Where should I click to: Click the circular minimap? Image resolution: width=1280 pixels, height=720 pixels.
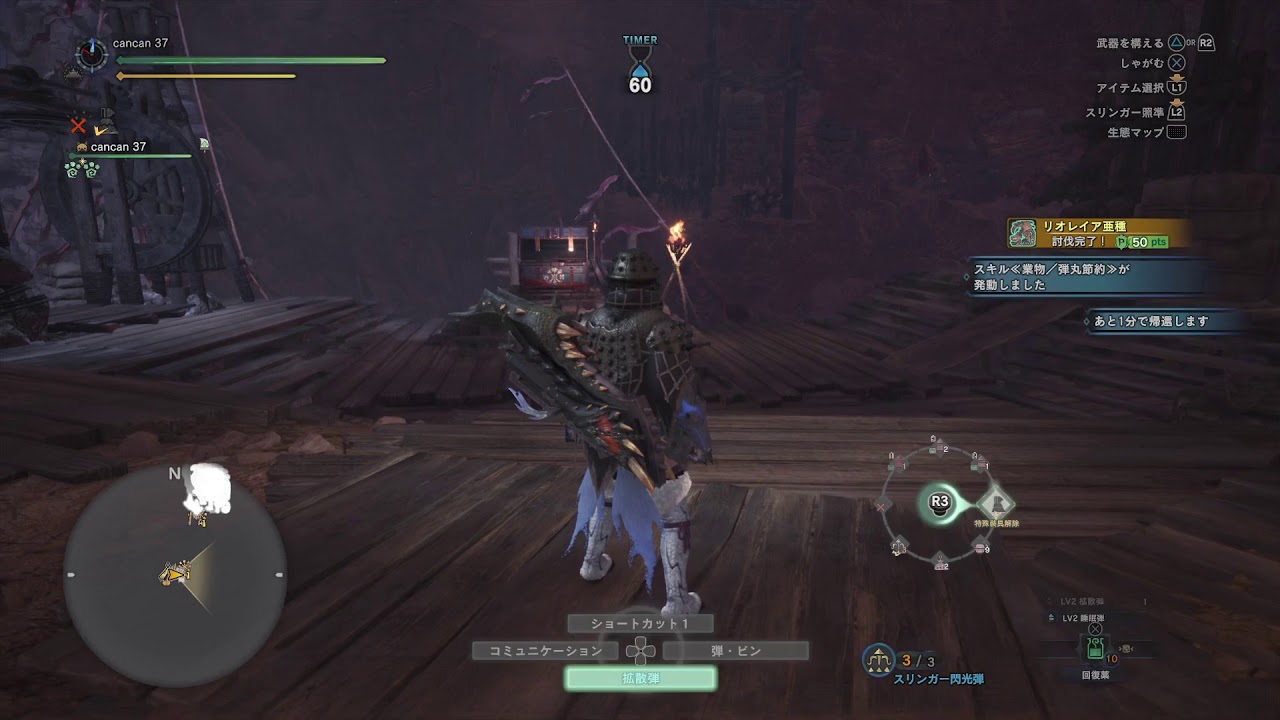pyautogui.click(x=175, y=575)
